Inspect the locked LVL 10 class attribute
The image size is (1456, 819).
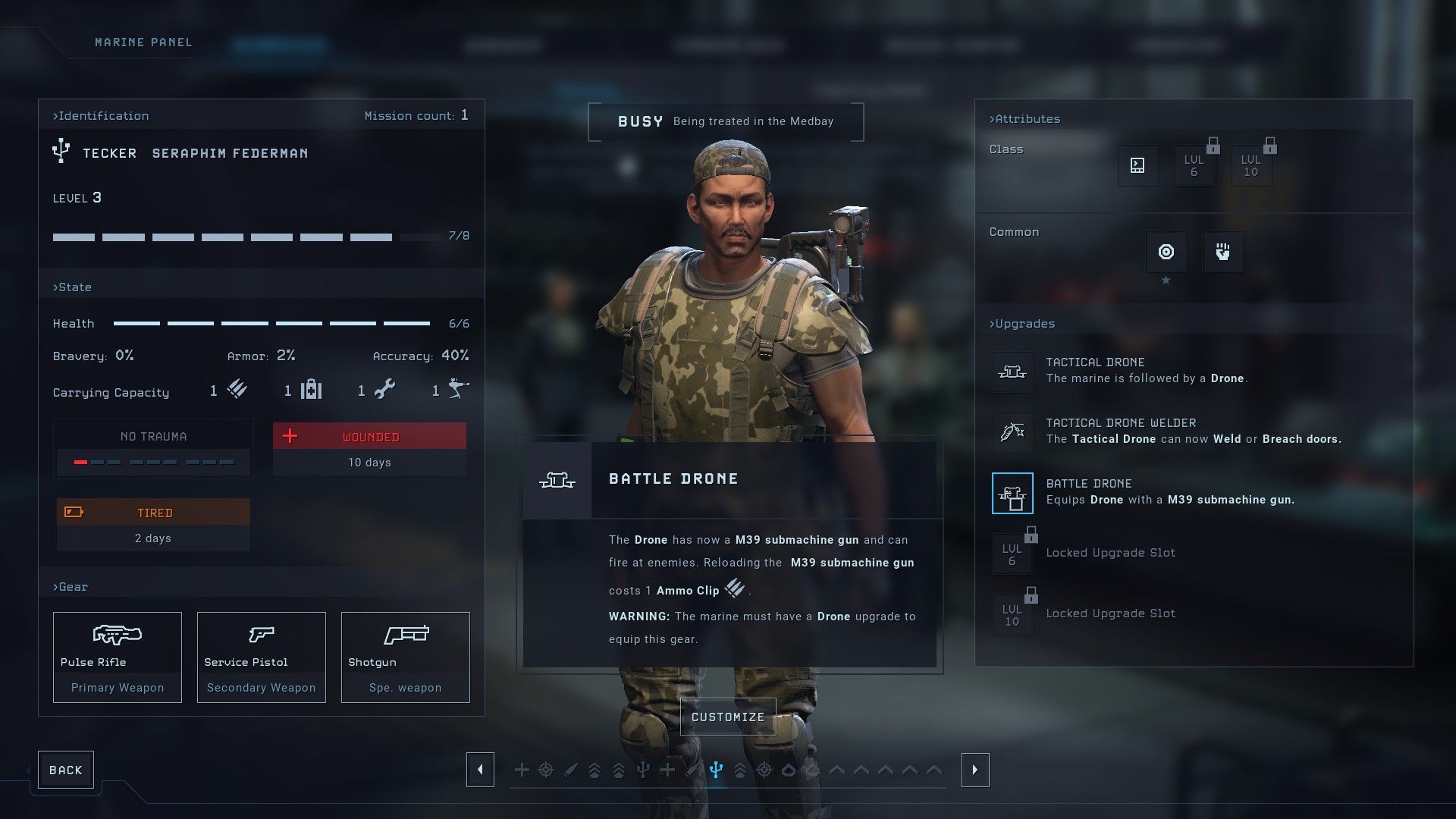click(1251, 165)
